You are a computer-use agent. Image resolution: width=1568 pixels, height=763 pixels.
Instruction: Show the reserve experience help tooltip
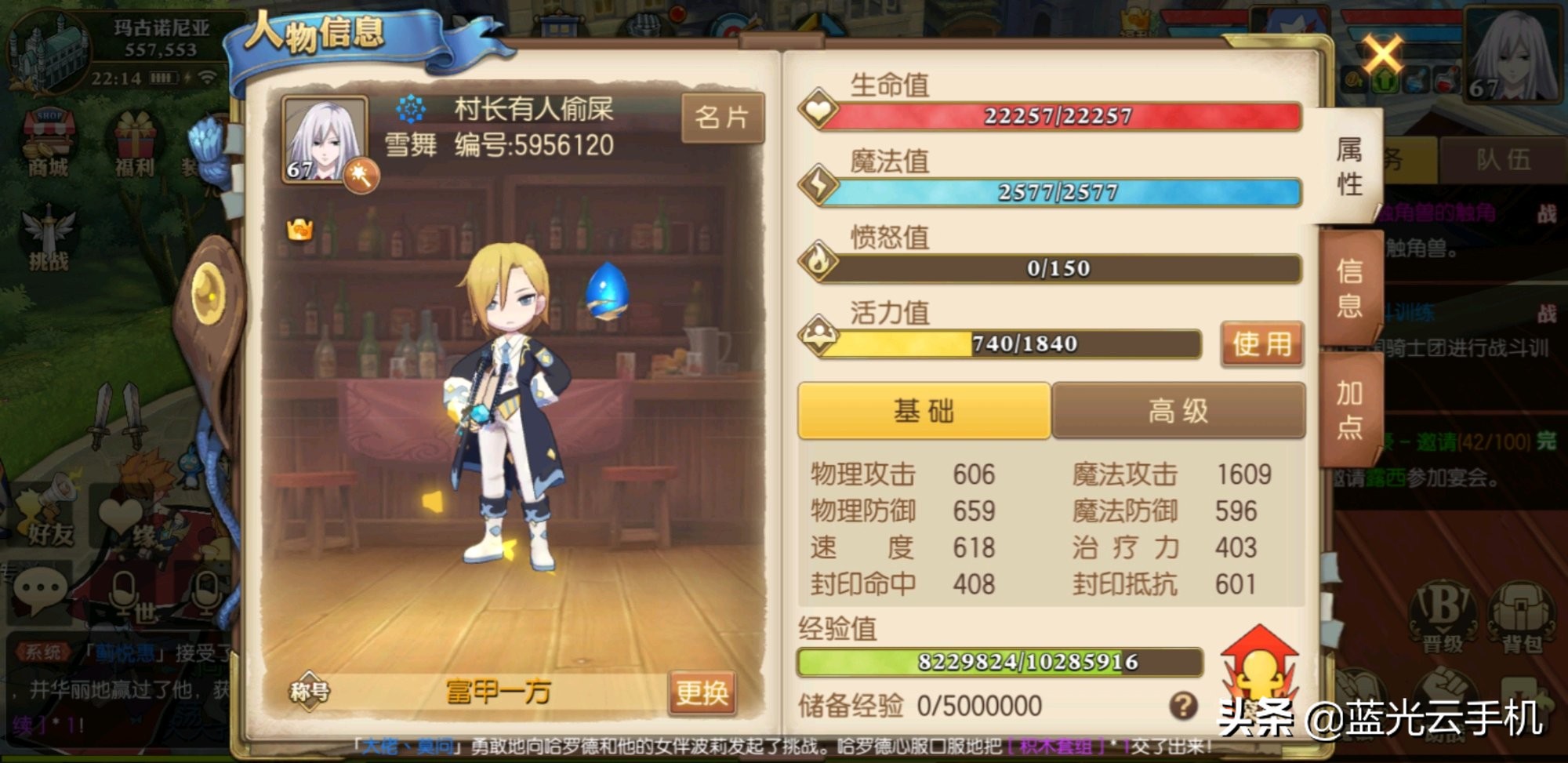(x=1183, y=706)
